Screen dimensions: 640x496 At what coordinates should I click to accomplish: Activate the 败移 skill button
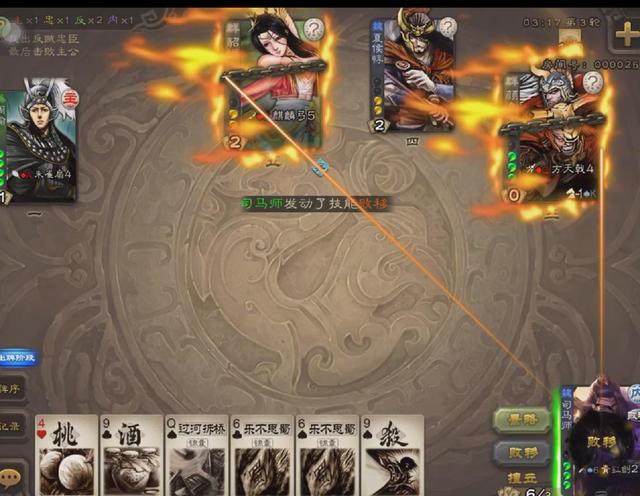click(521, 451)
